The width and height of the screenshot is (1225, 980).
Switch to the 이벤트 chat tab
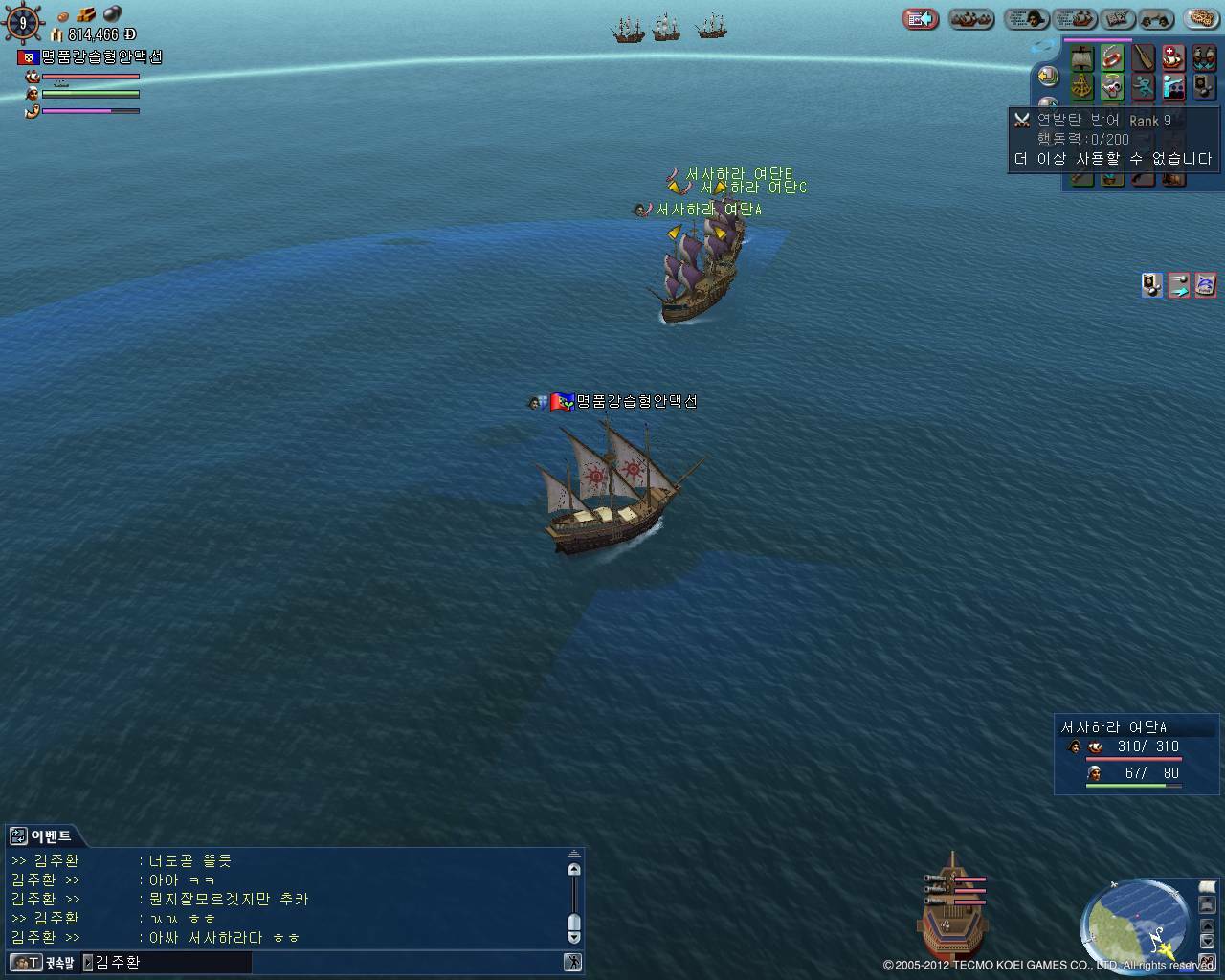pyautogui.click(x=41, y=836)
